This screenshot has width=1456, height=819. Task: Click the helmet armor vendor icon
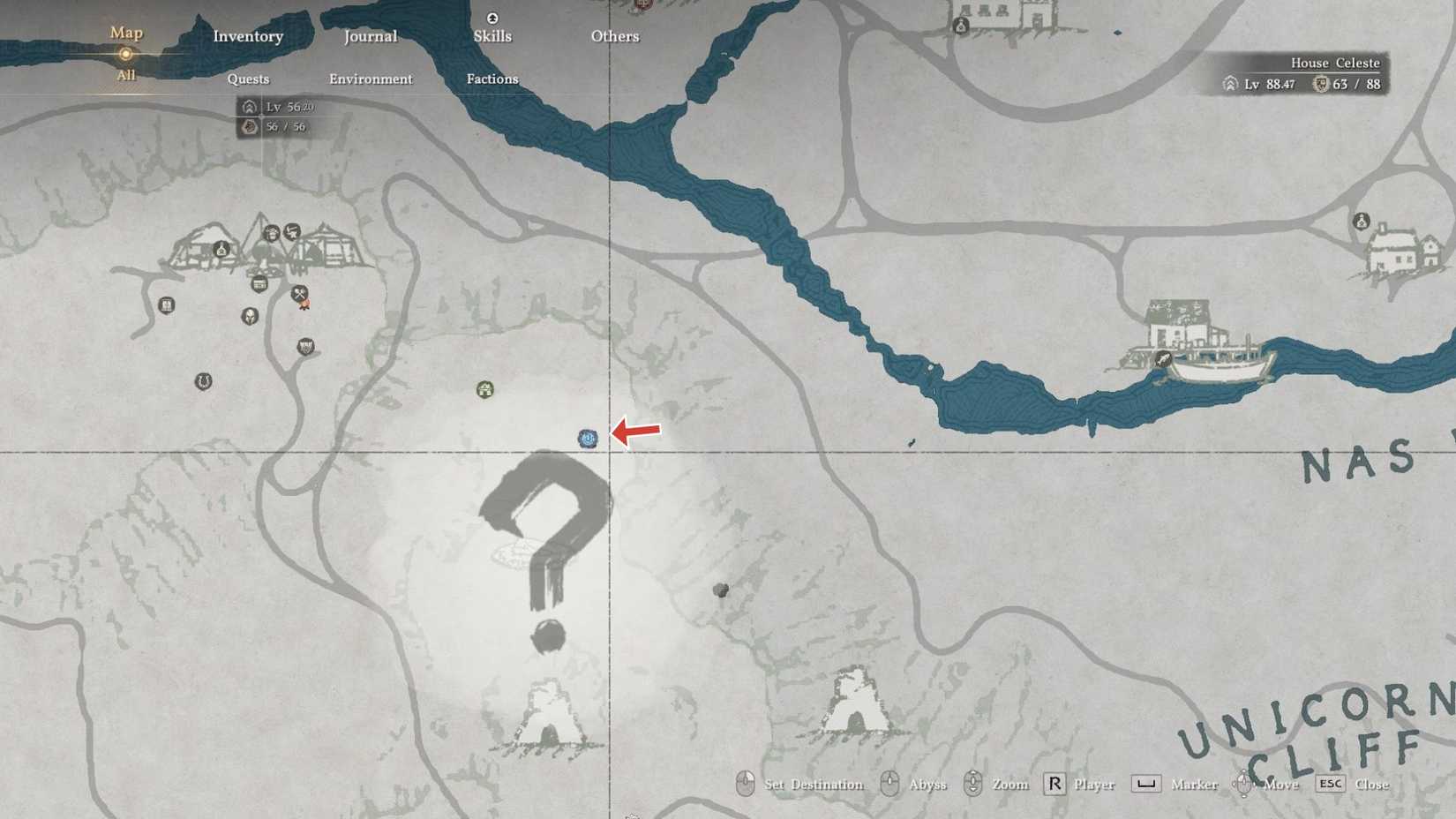click(x=251, y=317)
